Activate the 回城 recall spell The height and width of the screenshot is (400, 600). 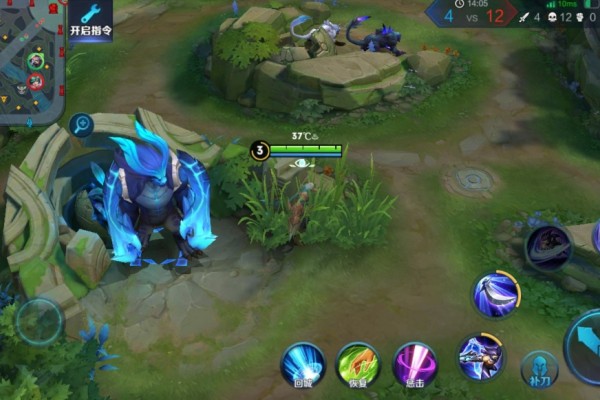[x=302, y=364]
